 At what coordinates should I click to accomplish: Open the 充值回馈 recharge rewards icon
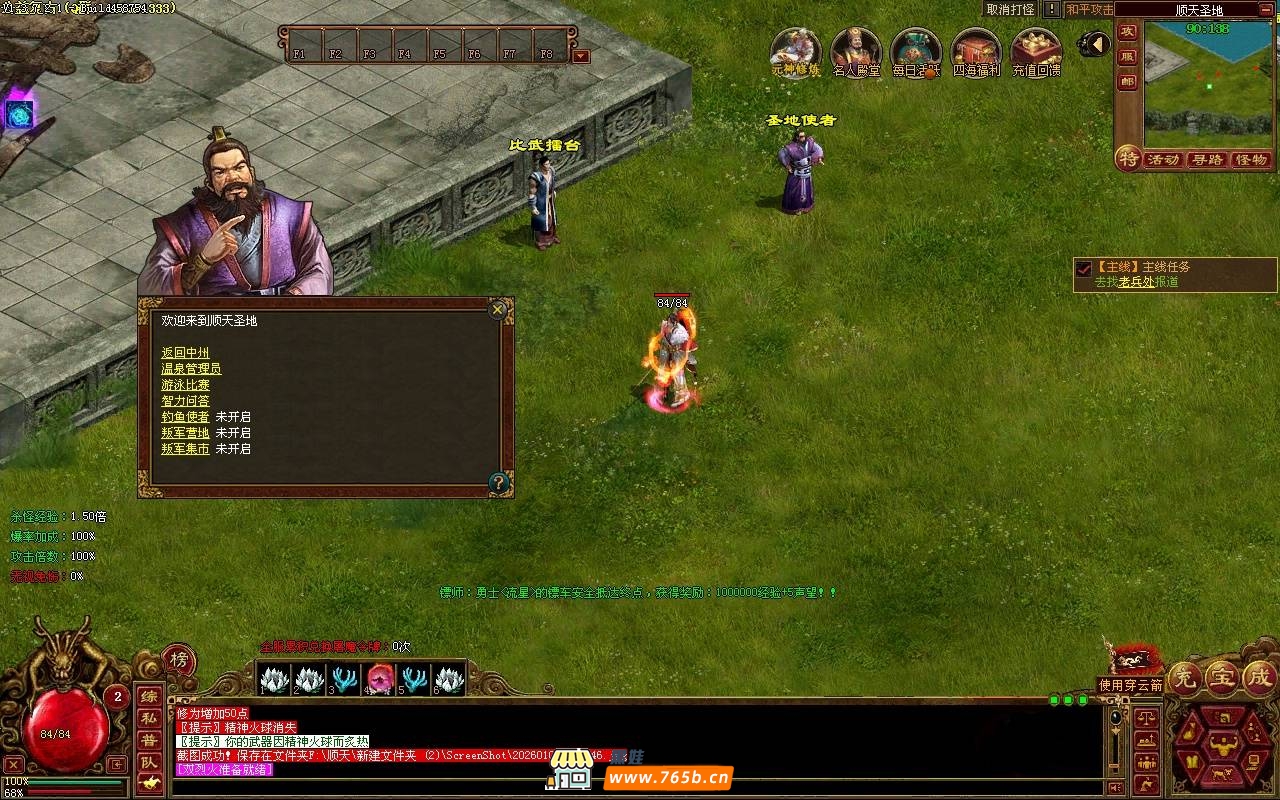click(1036, 50)
